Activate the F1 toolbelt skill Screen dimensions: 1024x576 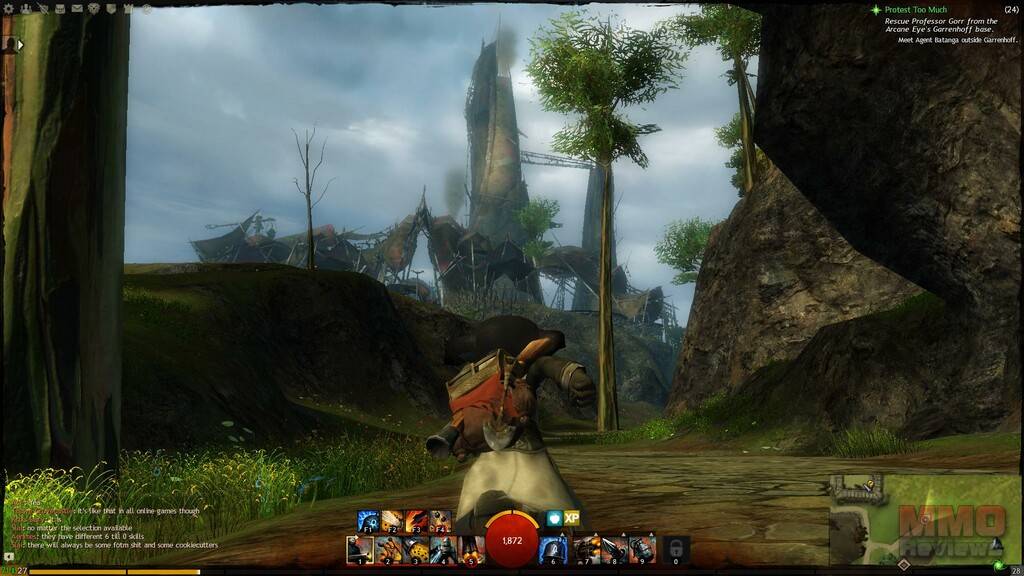[x=370, y=521]
